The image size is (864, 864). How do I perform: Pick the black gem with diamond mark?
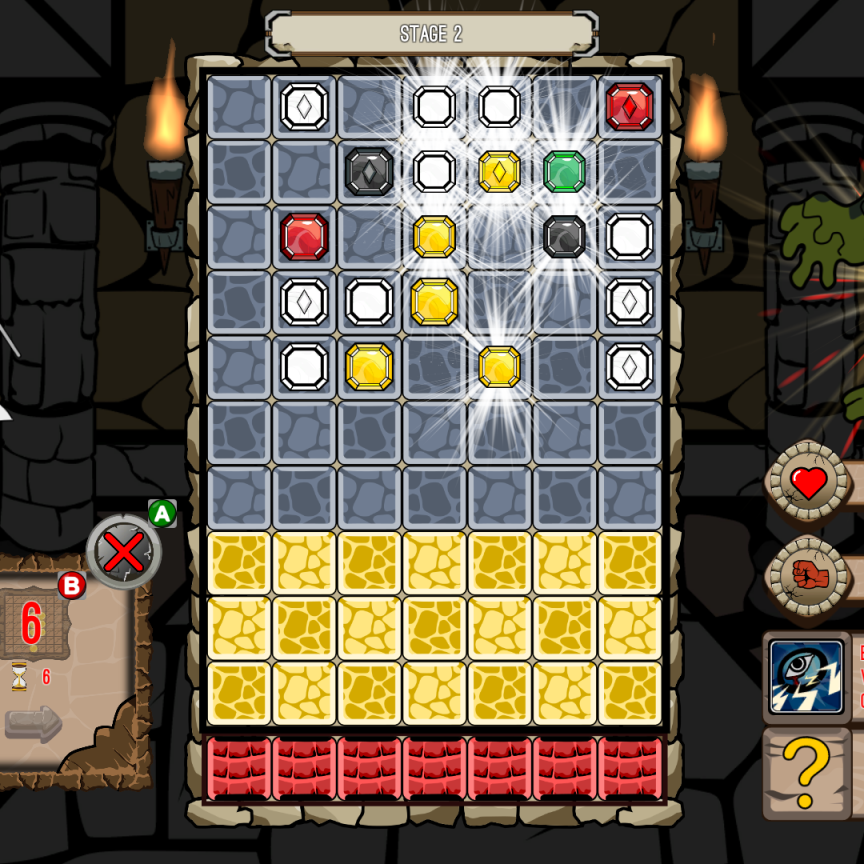point(369,172)
